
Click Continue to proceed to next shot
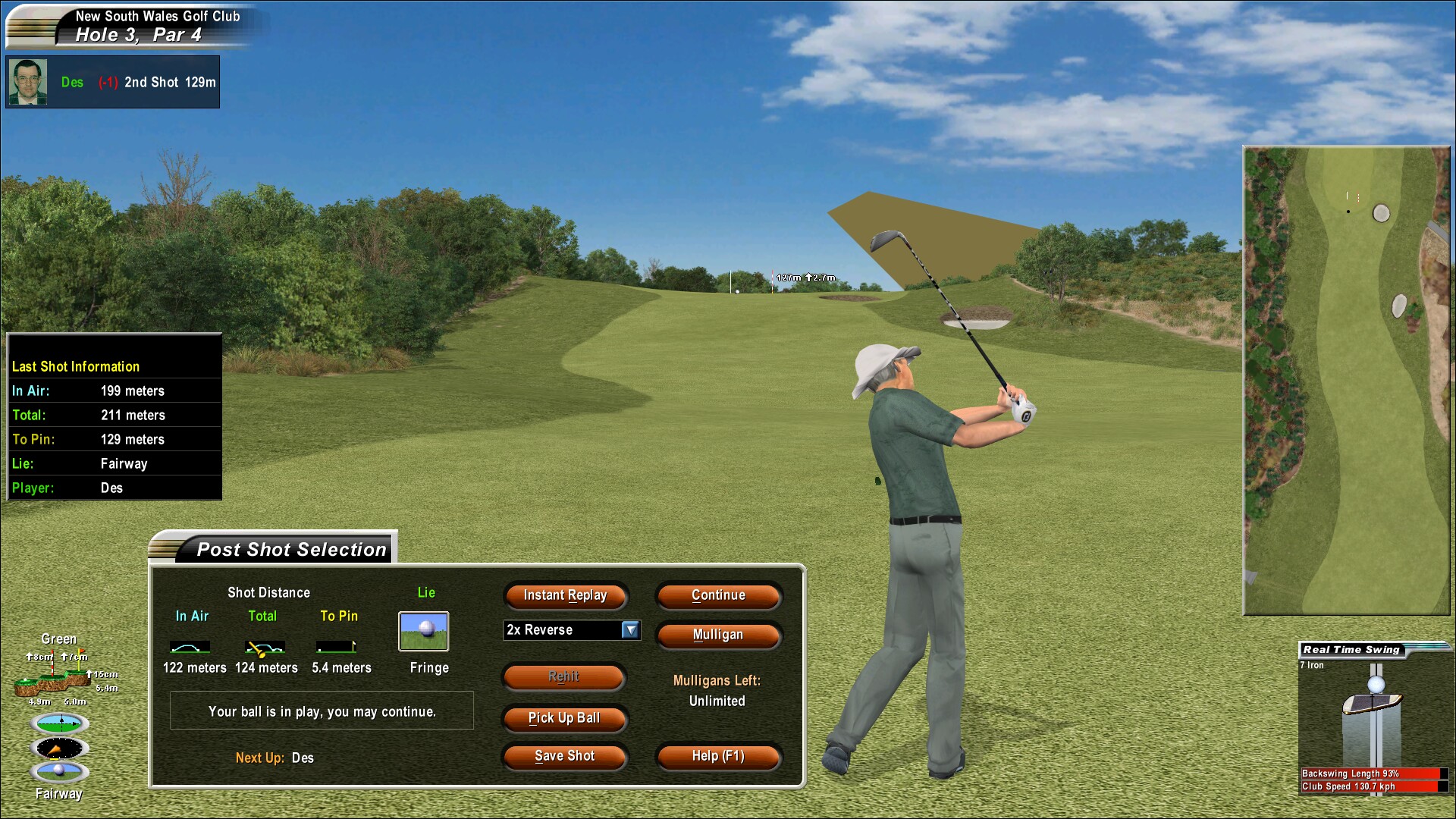coord(718,595)
